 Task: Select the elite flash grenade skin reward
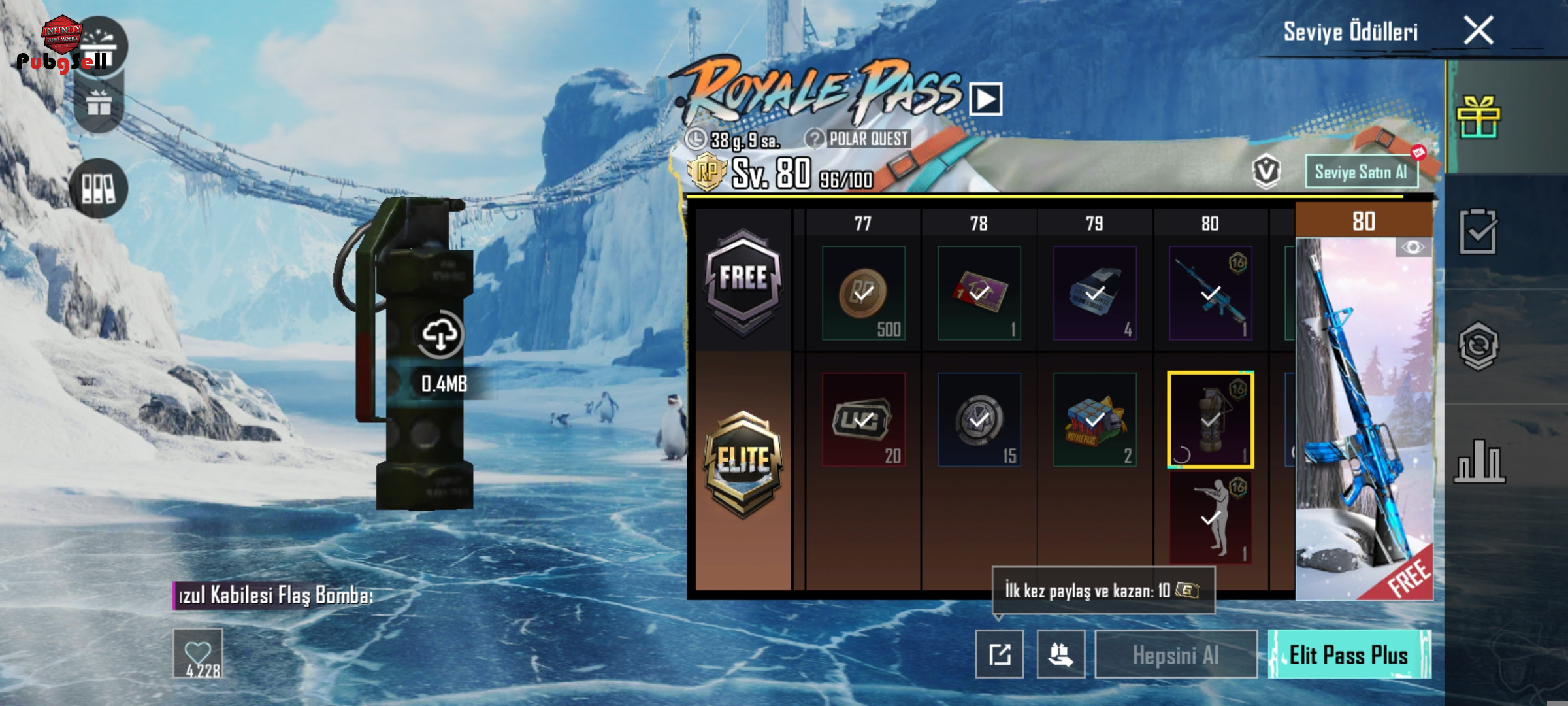[x=1210, y=420]
